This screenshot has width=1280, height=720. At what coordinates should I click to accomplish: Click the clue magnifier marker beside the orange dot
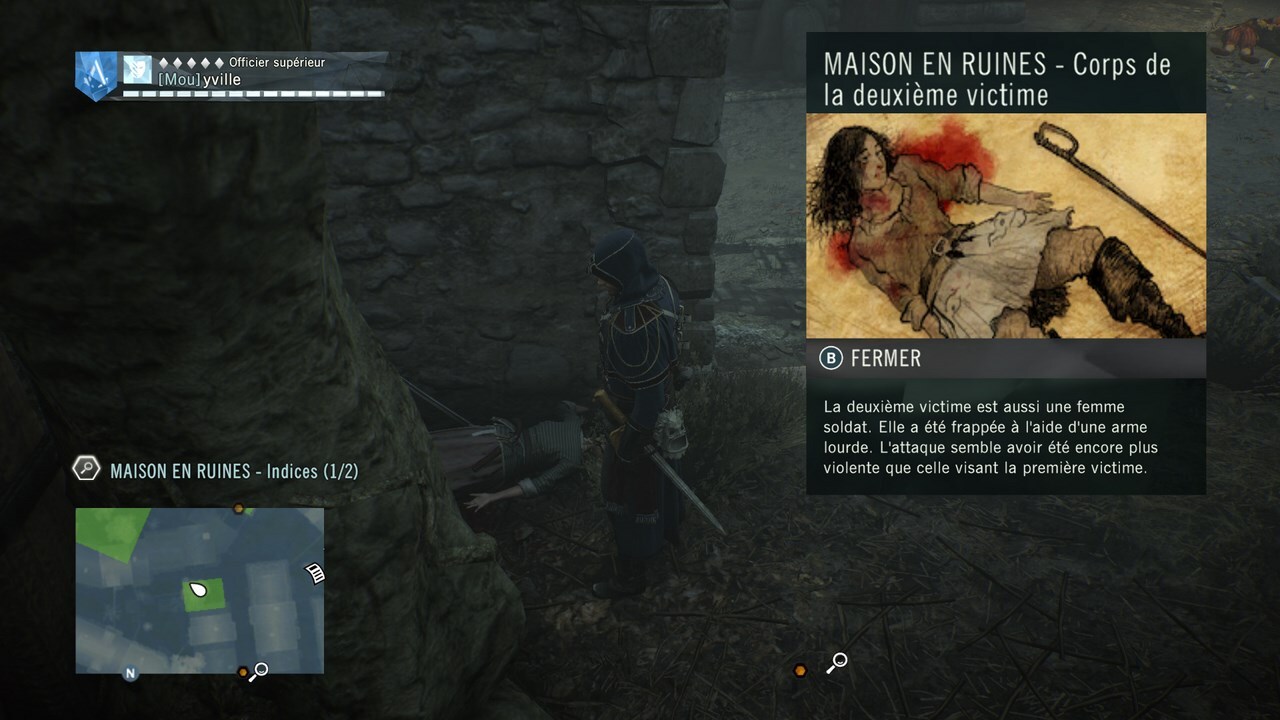click(838, 662)
